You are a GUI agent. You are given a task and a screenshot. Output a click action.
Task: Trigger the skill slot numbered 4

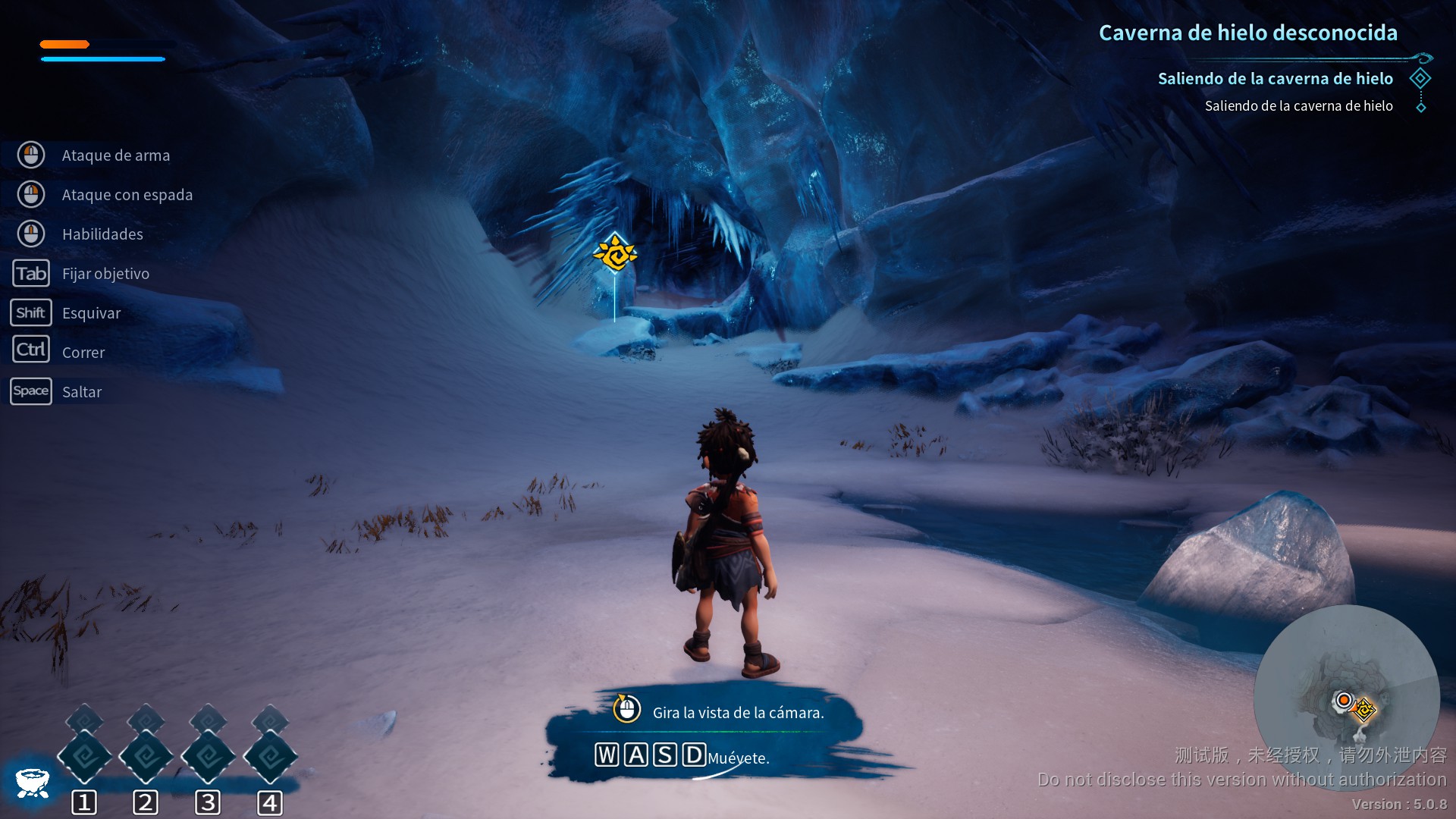(270, 757)
